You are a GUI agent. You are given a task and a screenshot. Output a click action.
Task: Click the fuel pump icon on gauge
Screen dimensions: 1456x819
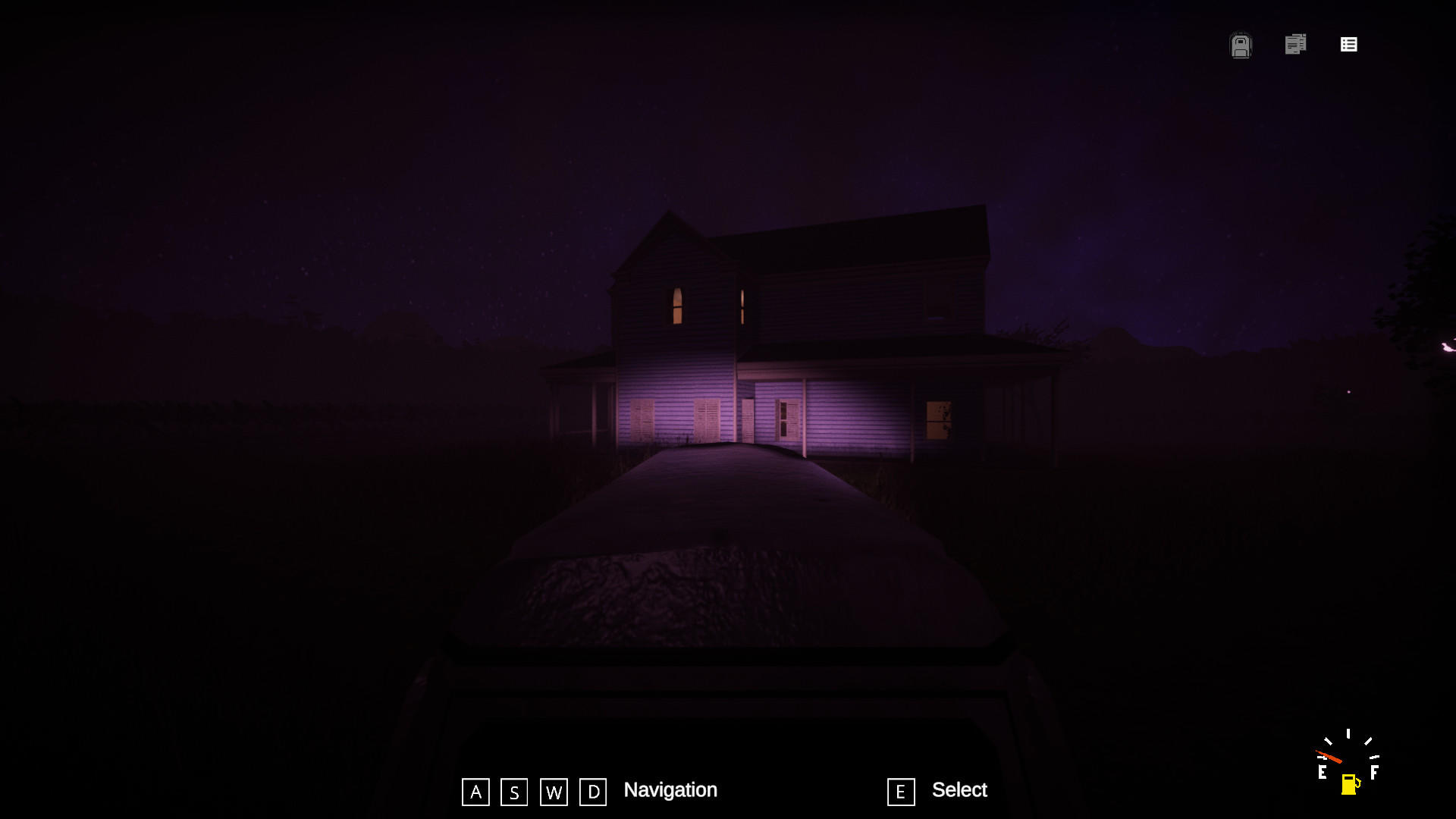pyautogui.click(x=1349, y=785)
